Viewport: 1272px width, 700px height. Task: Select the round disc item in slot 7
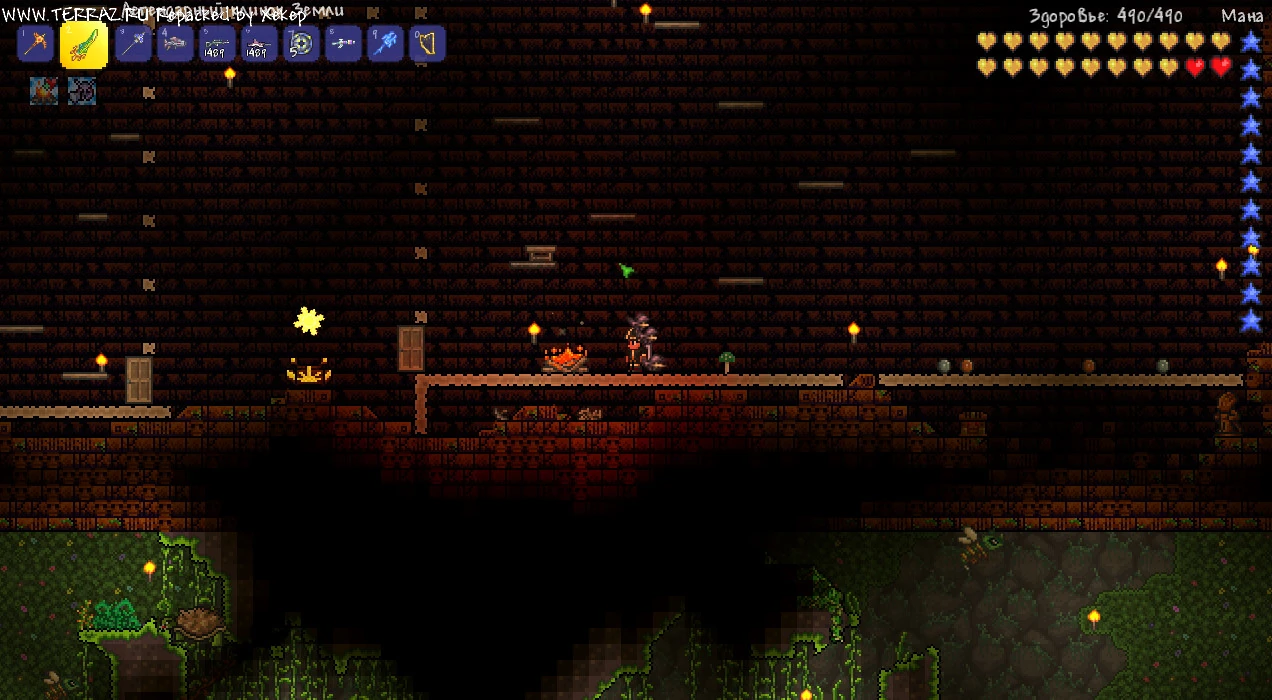point(301,44)
